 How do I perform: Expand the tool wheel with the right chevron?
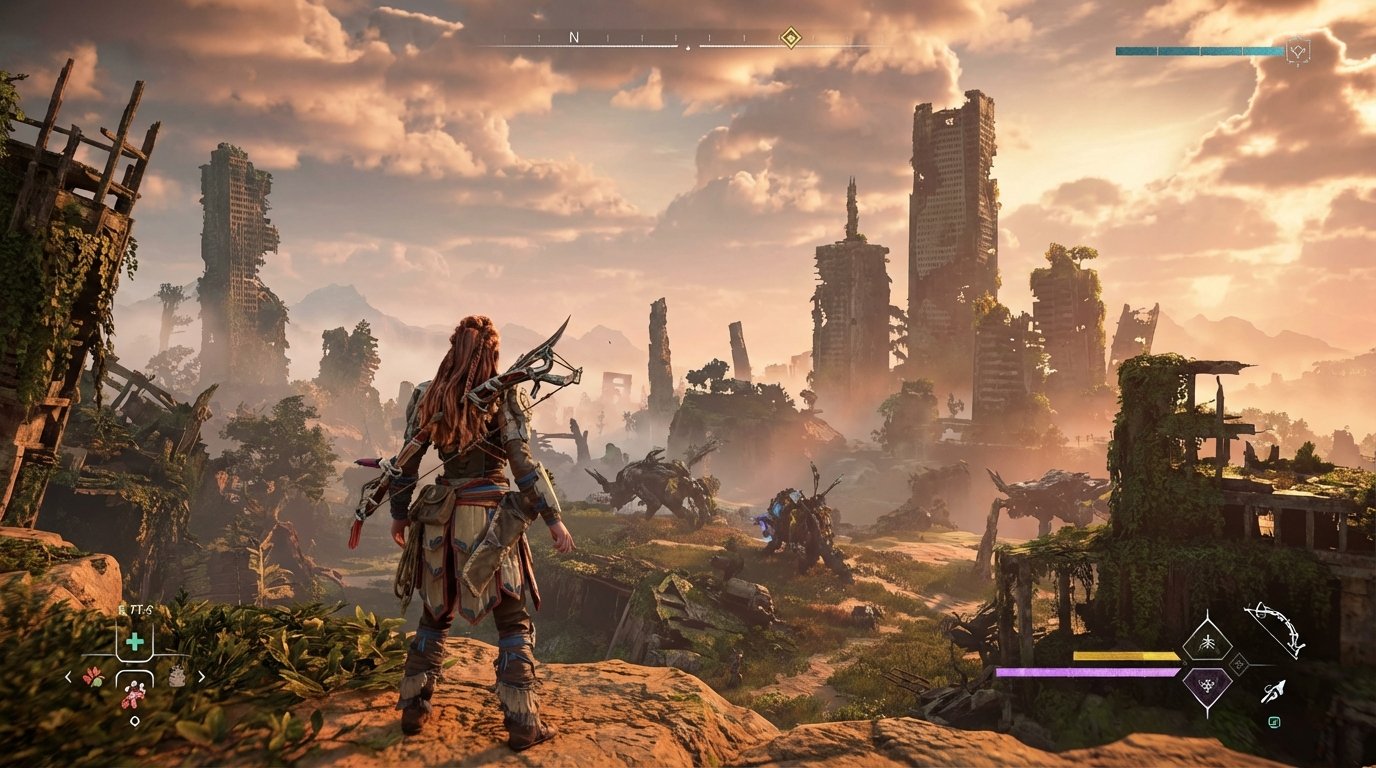pos(201,677)
